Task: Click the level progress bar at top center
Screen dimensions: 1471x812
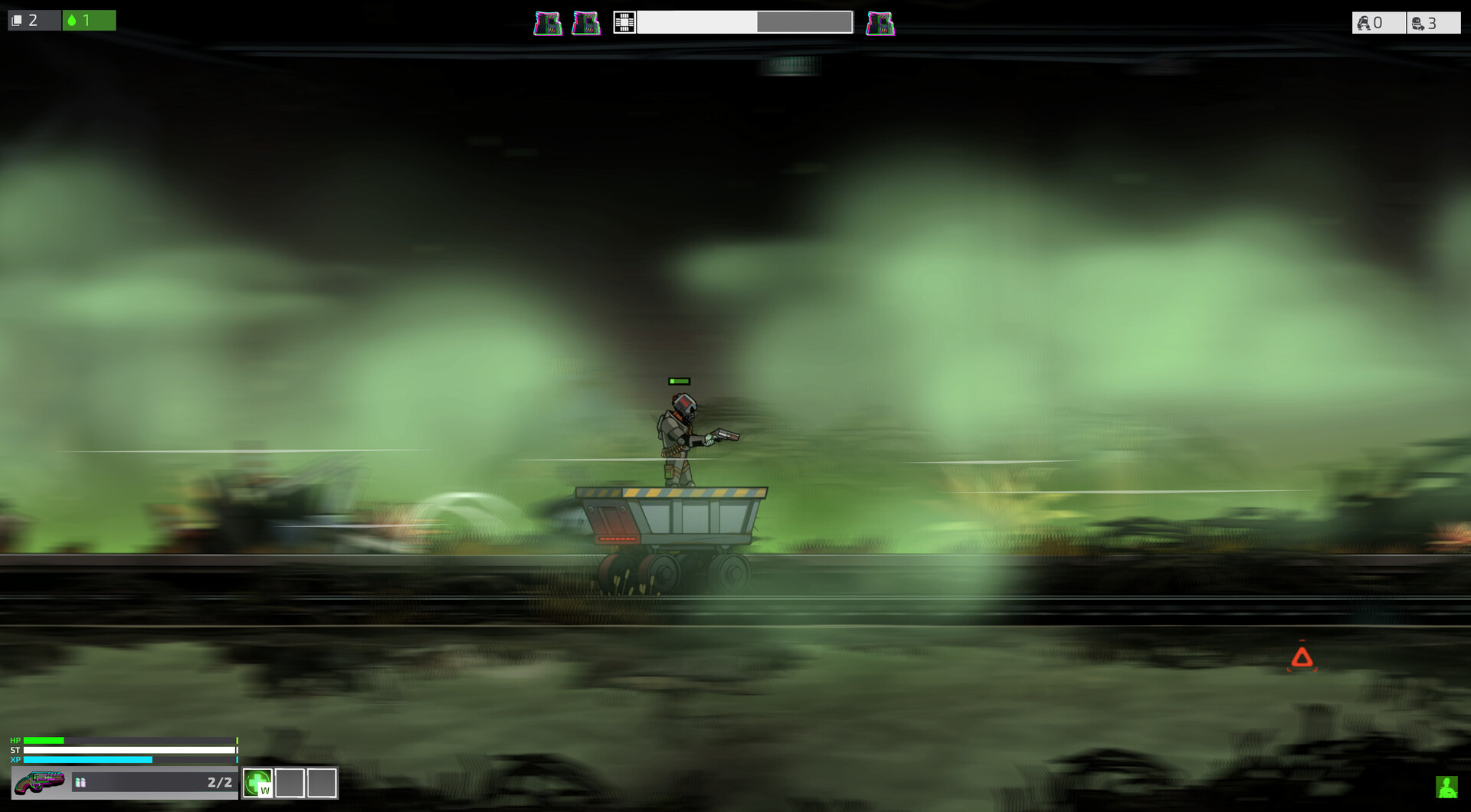Action: pyautogui.click(x=745, y=22)
